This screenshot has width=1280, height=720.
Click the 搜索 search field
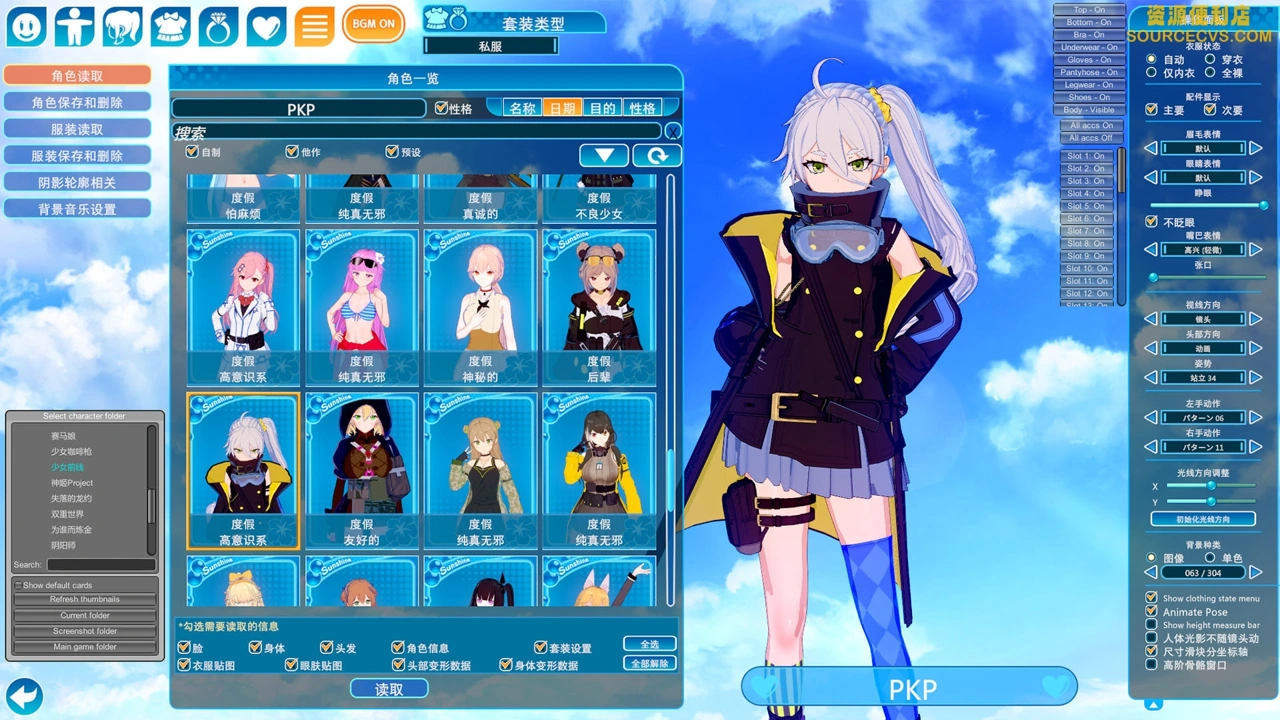tap(417, 132)
